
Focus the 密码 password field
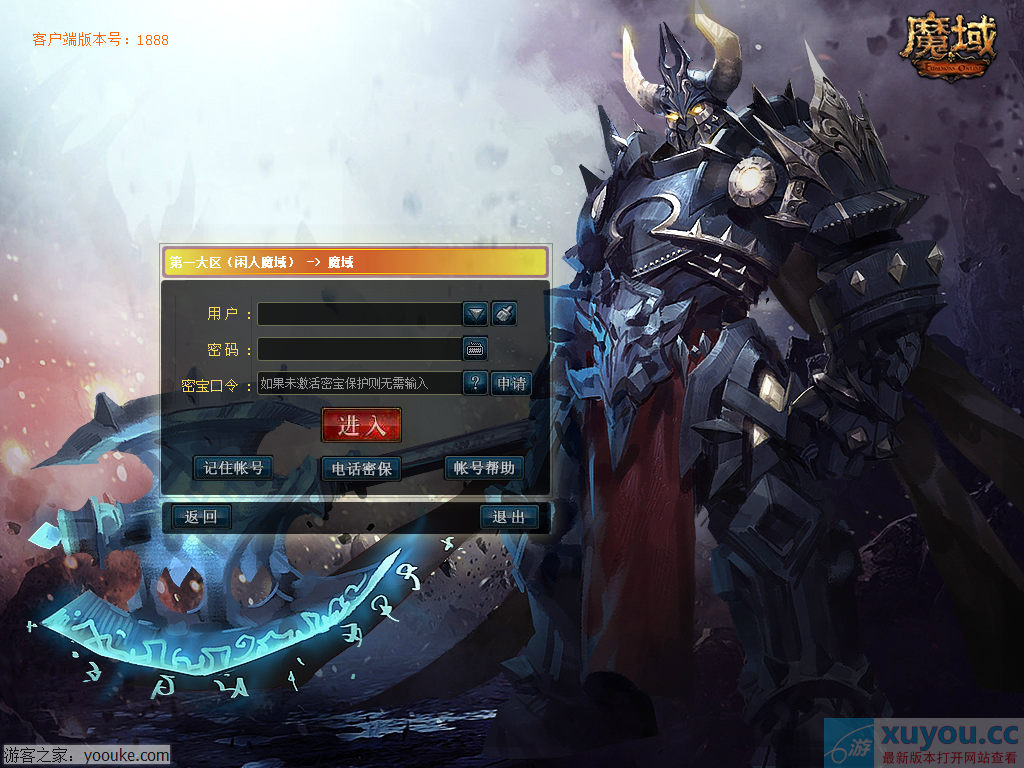pyautogui.click(x=359, y=349)
